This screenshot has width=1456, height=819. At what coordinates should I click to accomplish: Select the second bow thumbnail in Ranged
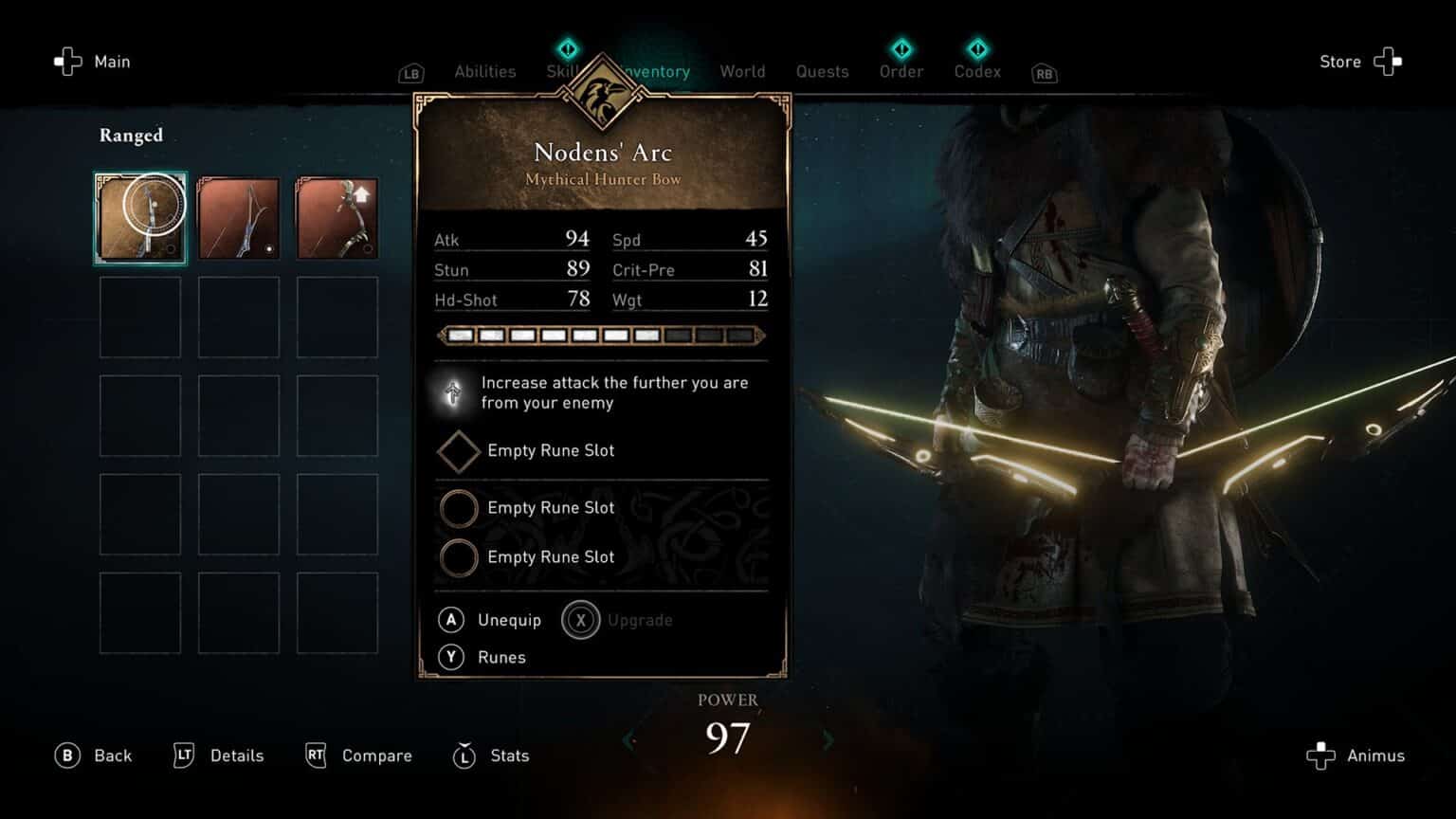click(239, 217)
